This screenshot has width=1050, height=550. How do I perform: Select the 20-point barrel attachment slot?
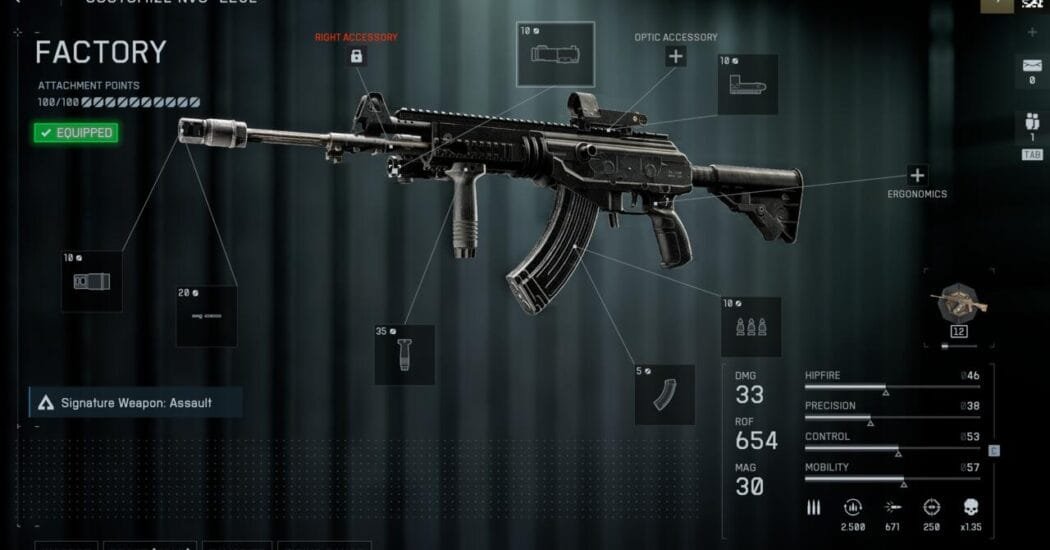click(x=207, y=316)
